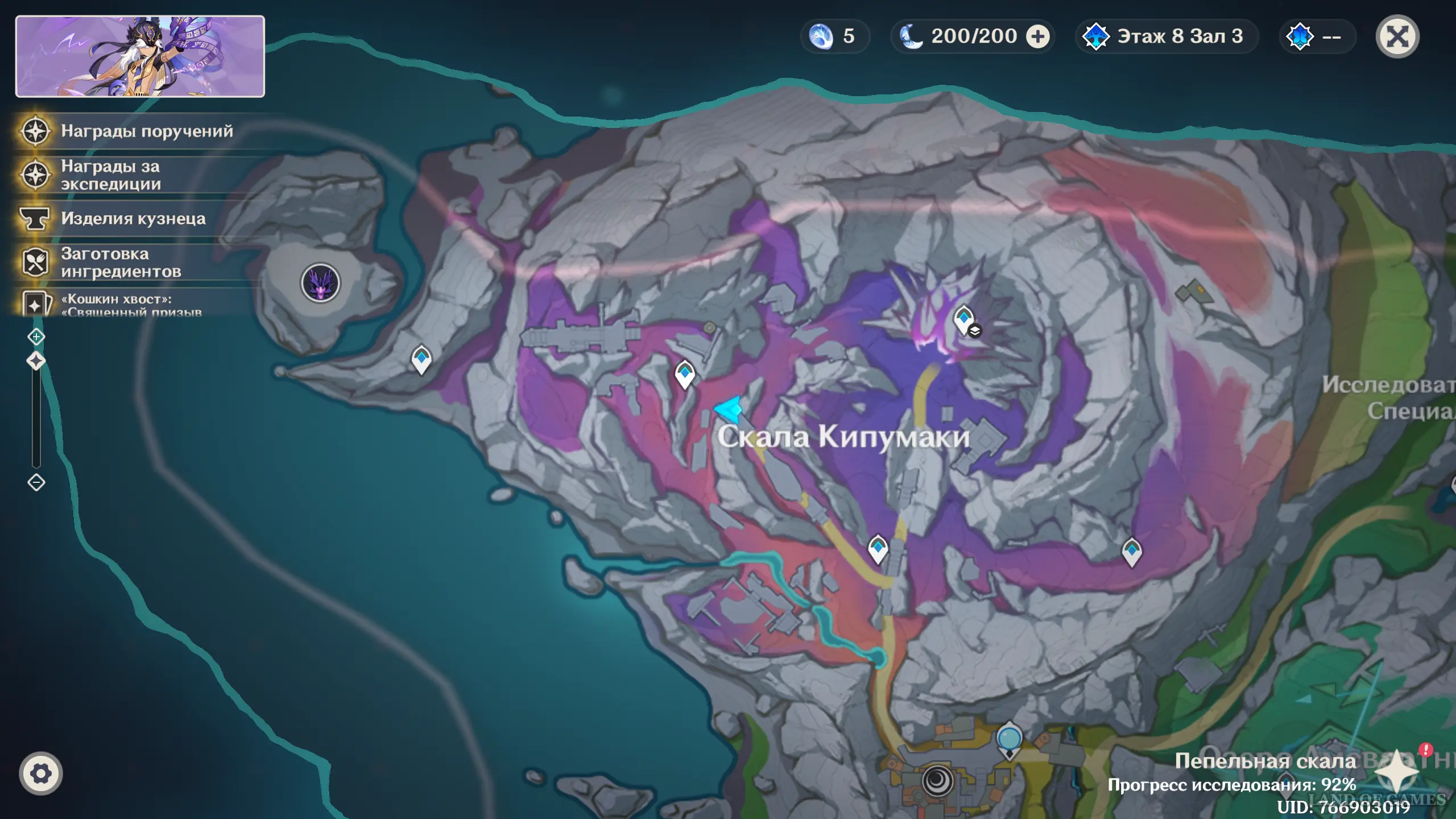The height and width of the screenshot is (819, 1456).
Task: Zoom out the map with the minus button
Action: click(36, 483)
